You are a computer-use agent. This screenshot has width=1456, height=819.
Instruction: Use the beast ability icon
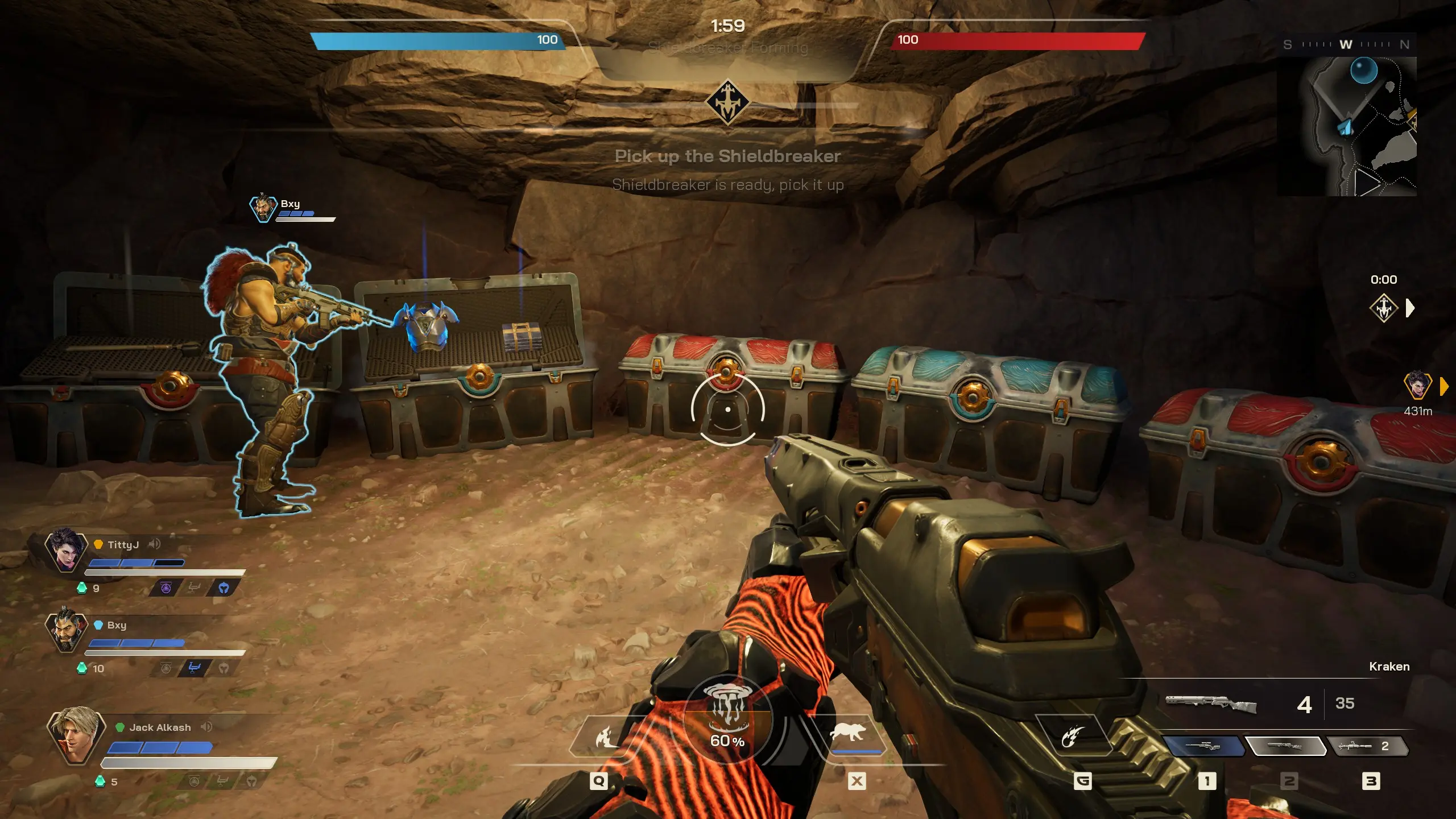click(x=849, y=734)
